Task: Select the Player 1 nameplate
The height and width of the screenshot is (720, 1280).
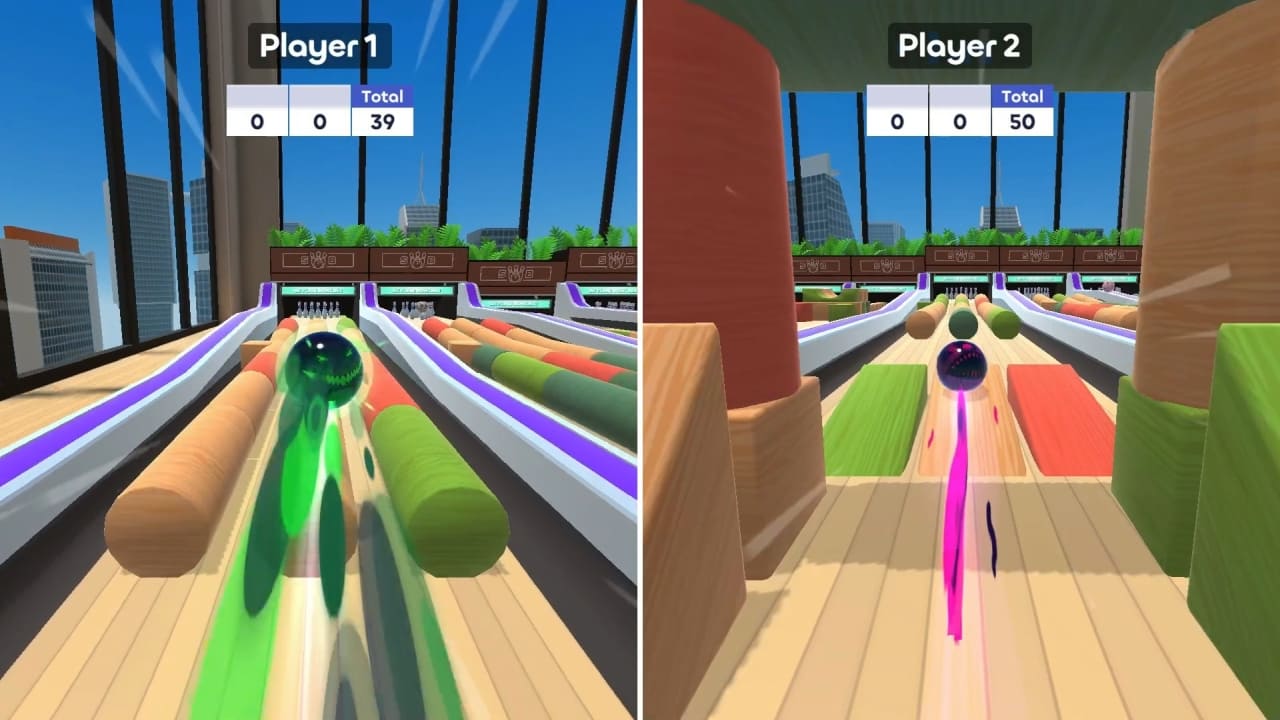Action: point(318,45)
